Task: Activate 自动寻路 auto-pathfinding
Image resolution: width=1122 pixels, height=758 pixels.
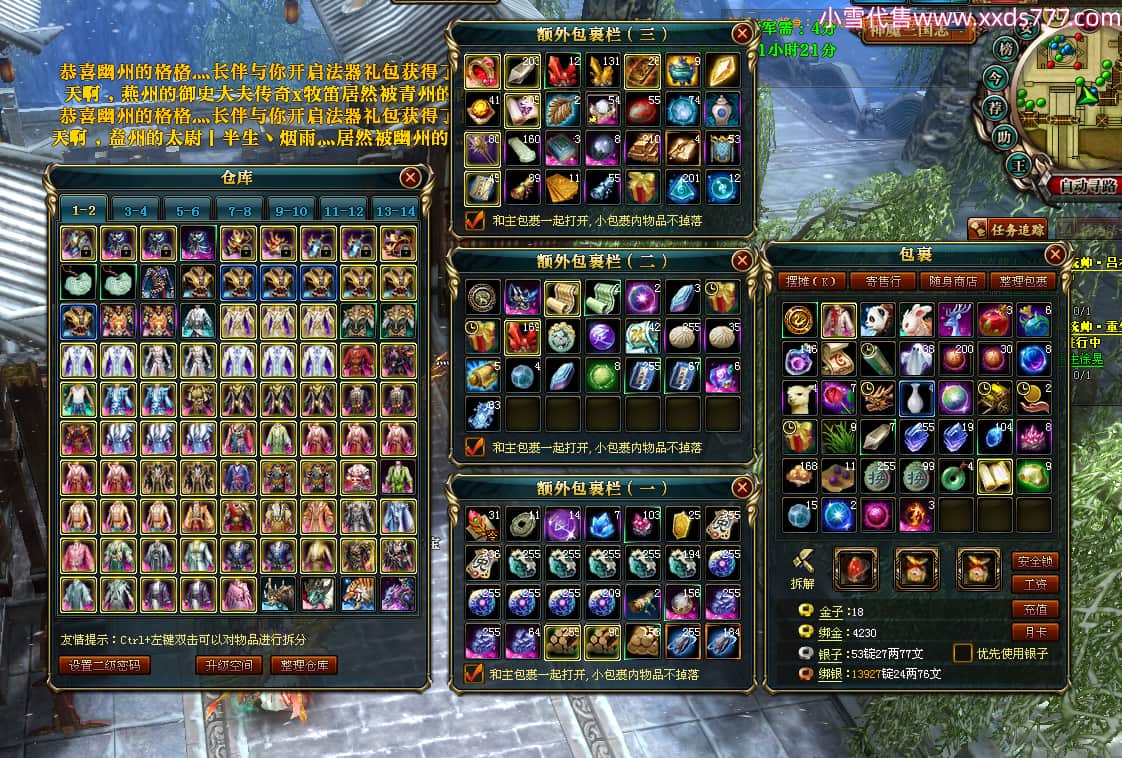Action: pos(1085,185)
